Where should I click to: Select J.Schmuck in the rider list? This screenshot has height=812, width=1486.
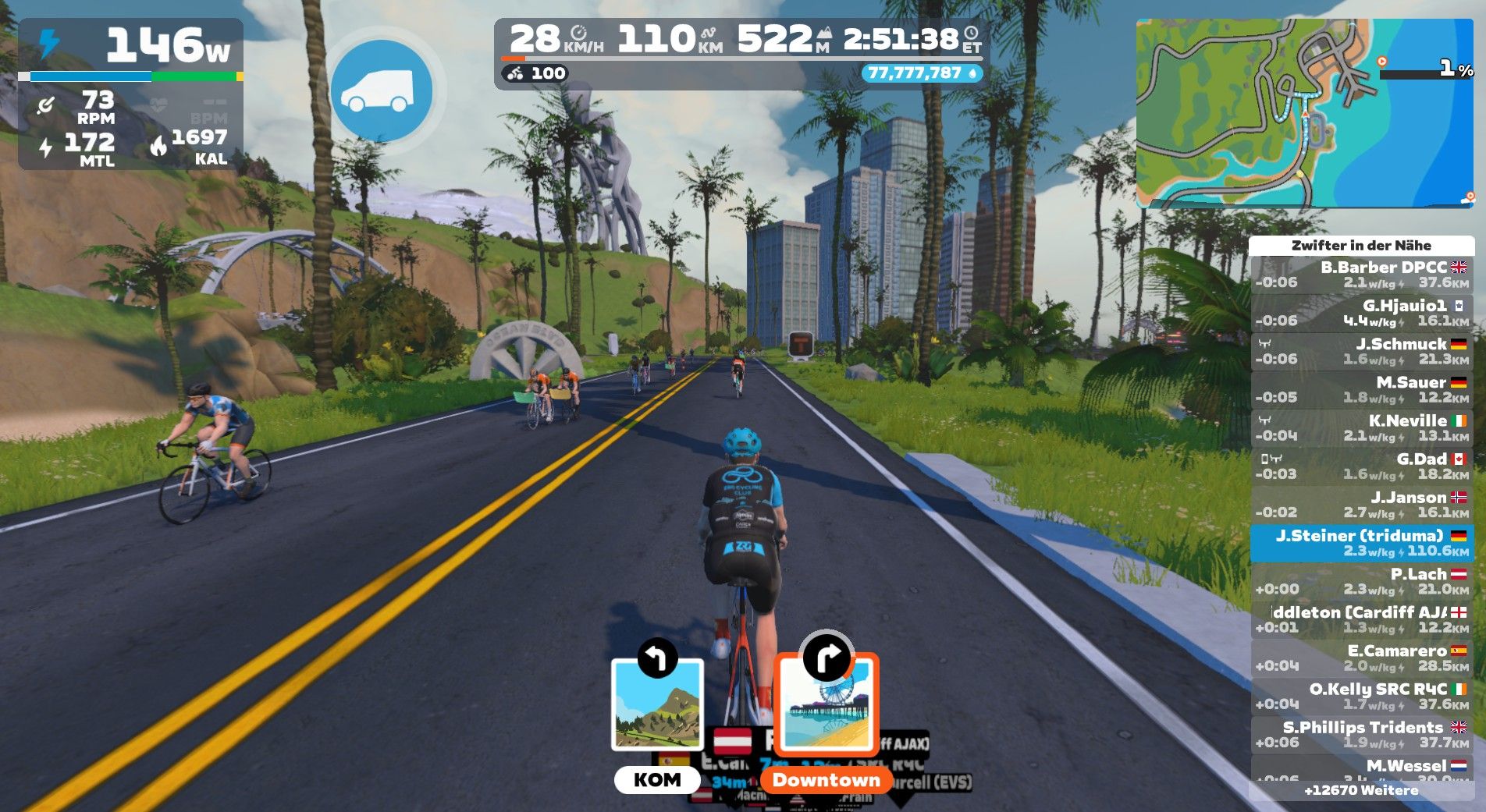1361,351
